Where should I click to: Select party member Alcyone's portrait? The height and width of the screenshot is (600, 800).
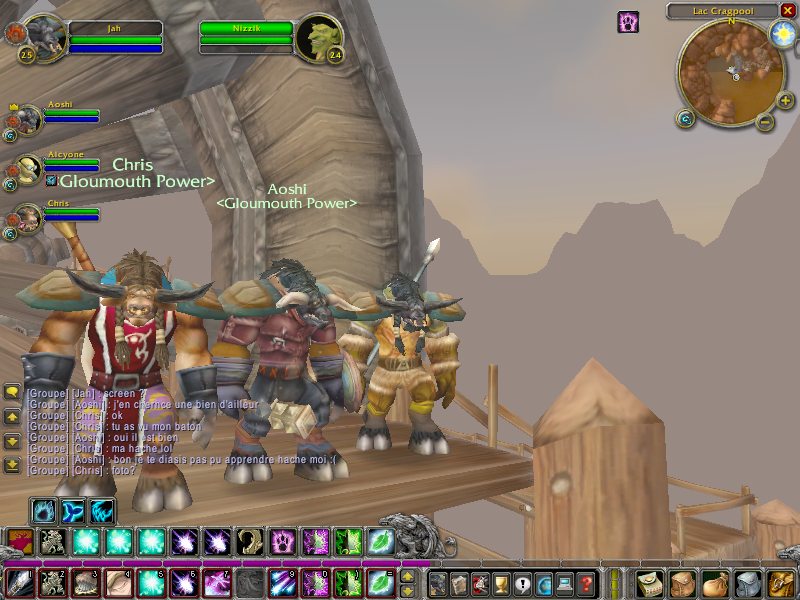click(29, 170)
